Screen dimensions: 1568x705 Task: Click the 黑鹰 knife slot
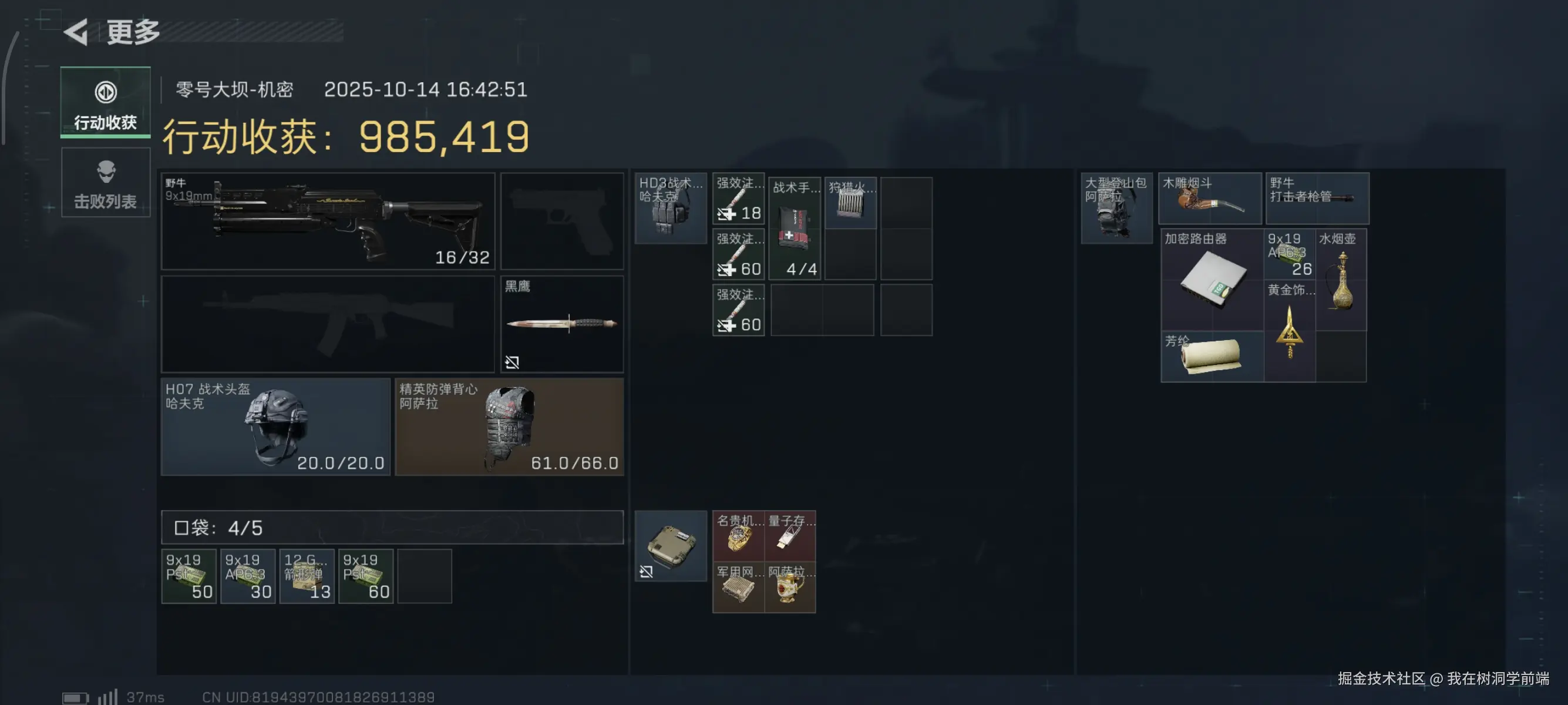(561, 324)
